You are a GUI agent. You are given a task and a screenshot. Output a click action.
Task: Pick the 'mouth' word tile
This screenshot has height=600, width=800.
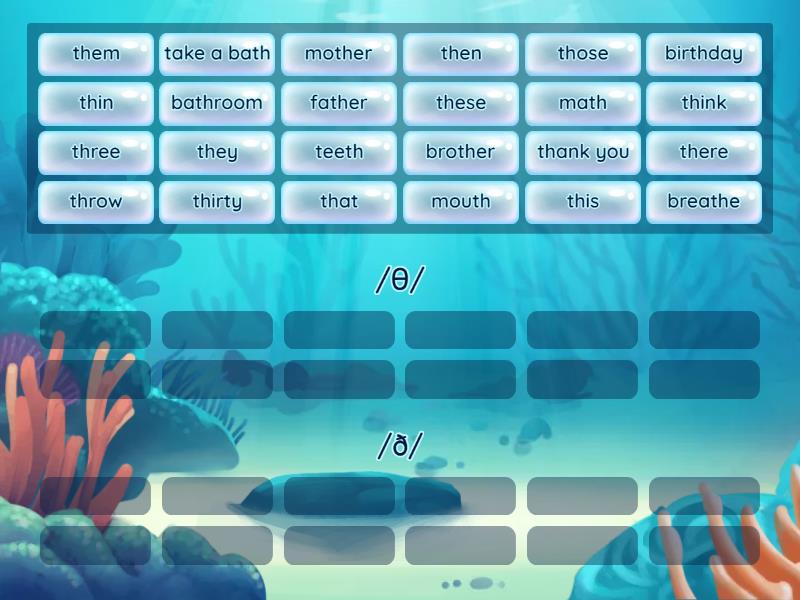pos(461,201)
